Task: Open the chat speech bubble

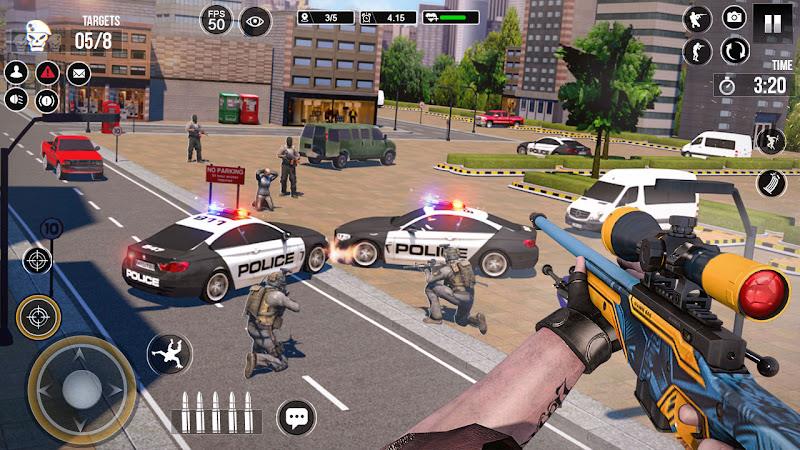Action: pos(296,417)
